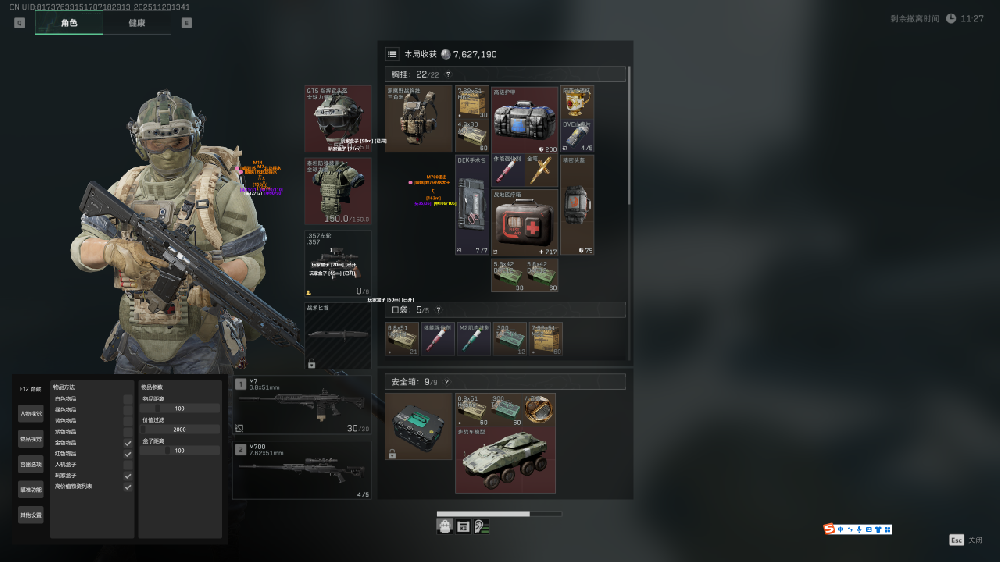Select the gold bullet item
Screen dimensions: 1000x562
541,170
